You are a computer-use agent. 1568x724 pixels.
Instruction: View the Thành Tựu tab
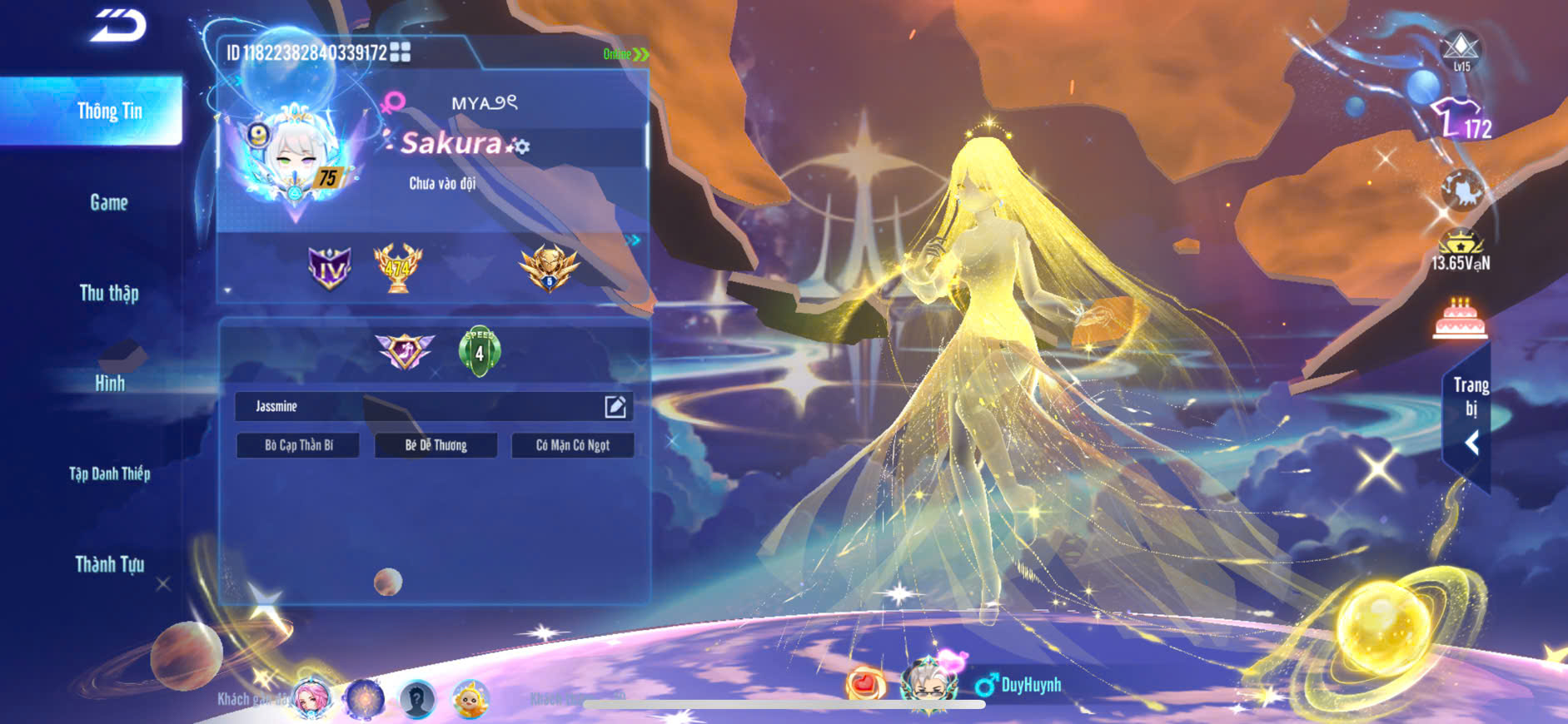coord(109,565)
